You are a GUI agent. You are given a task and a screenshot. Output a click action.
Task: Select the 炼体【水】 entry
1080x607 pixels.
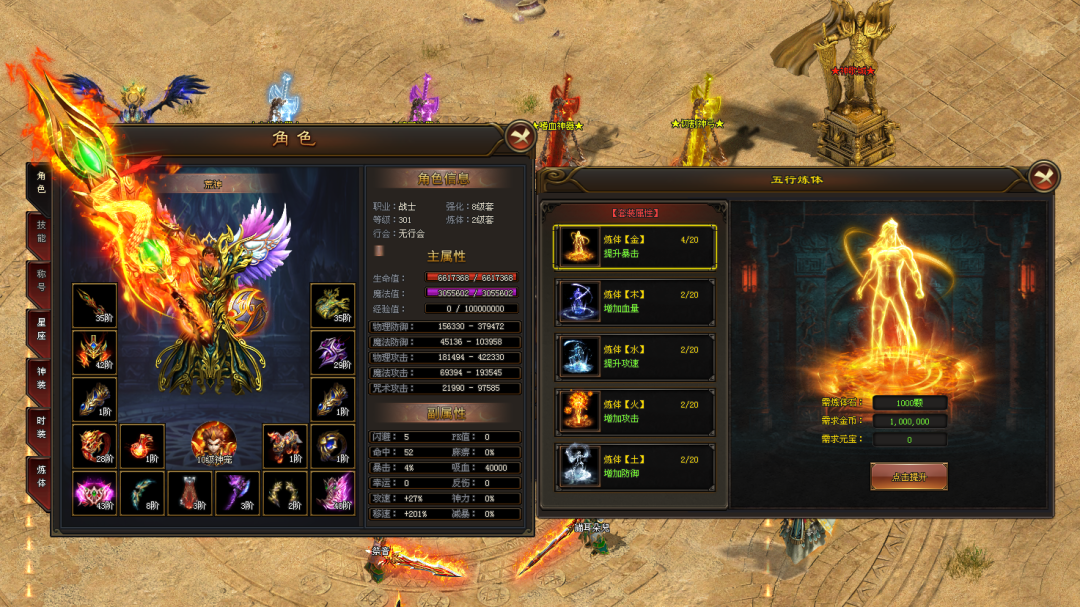pos(635,357)
